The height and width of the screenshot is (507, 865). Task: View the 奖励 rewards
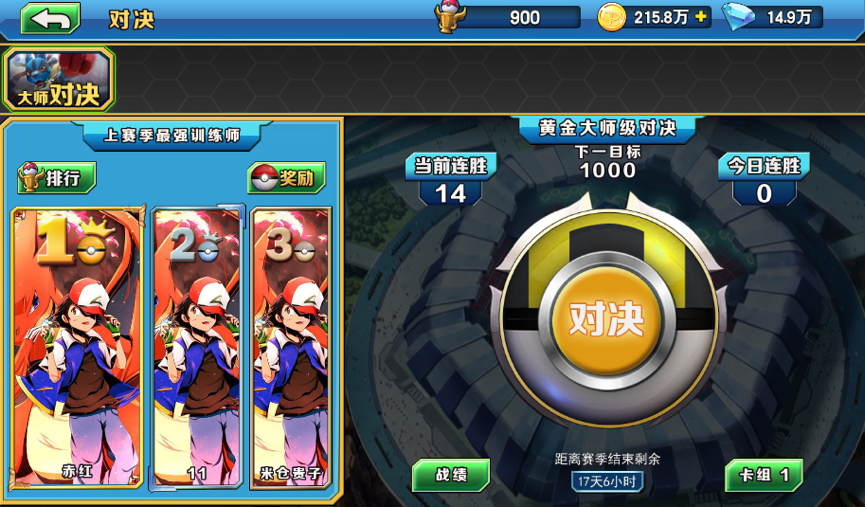point(286,178)
